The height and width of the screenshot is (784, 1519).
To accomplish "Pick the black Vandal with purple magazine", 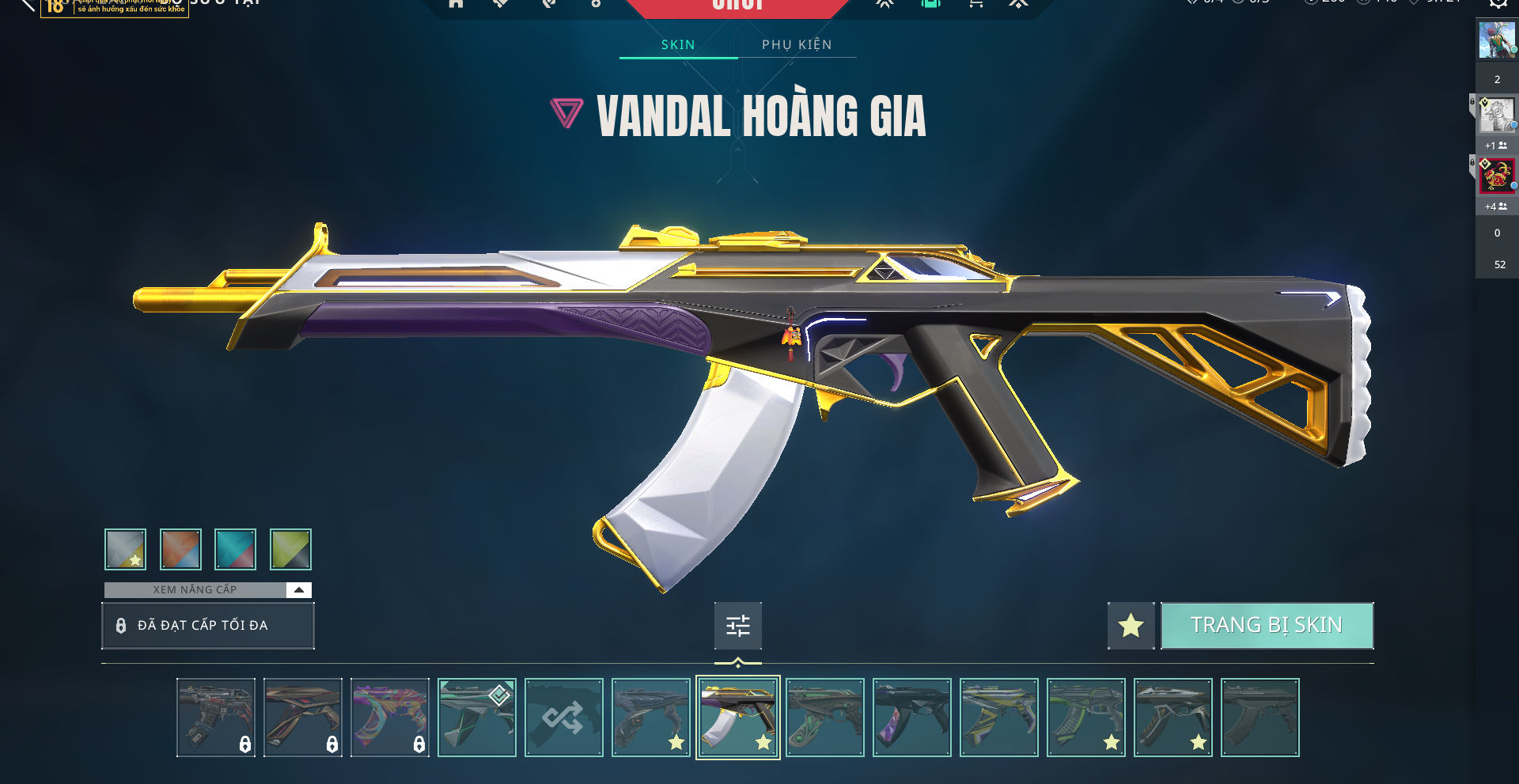I will (911, 718).
